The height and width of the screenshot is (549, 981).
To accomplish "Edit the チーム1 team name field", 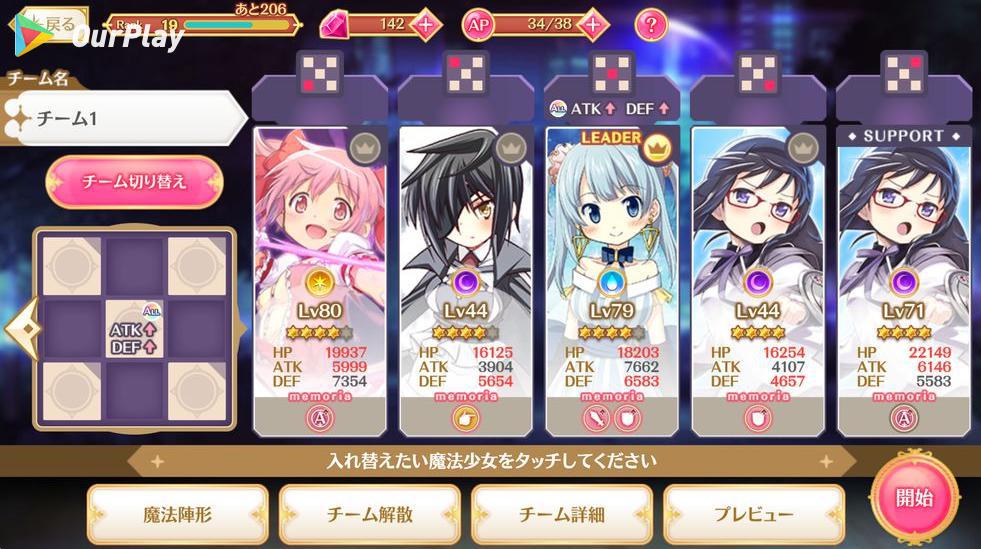I will pos(125,119).
